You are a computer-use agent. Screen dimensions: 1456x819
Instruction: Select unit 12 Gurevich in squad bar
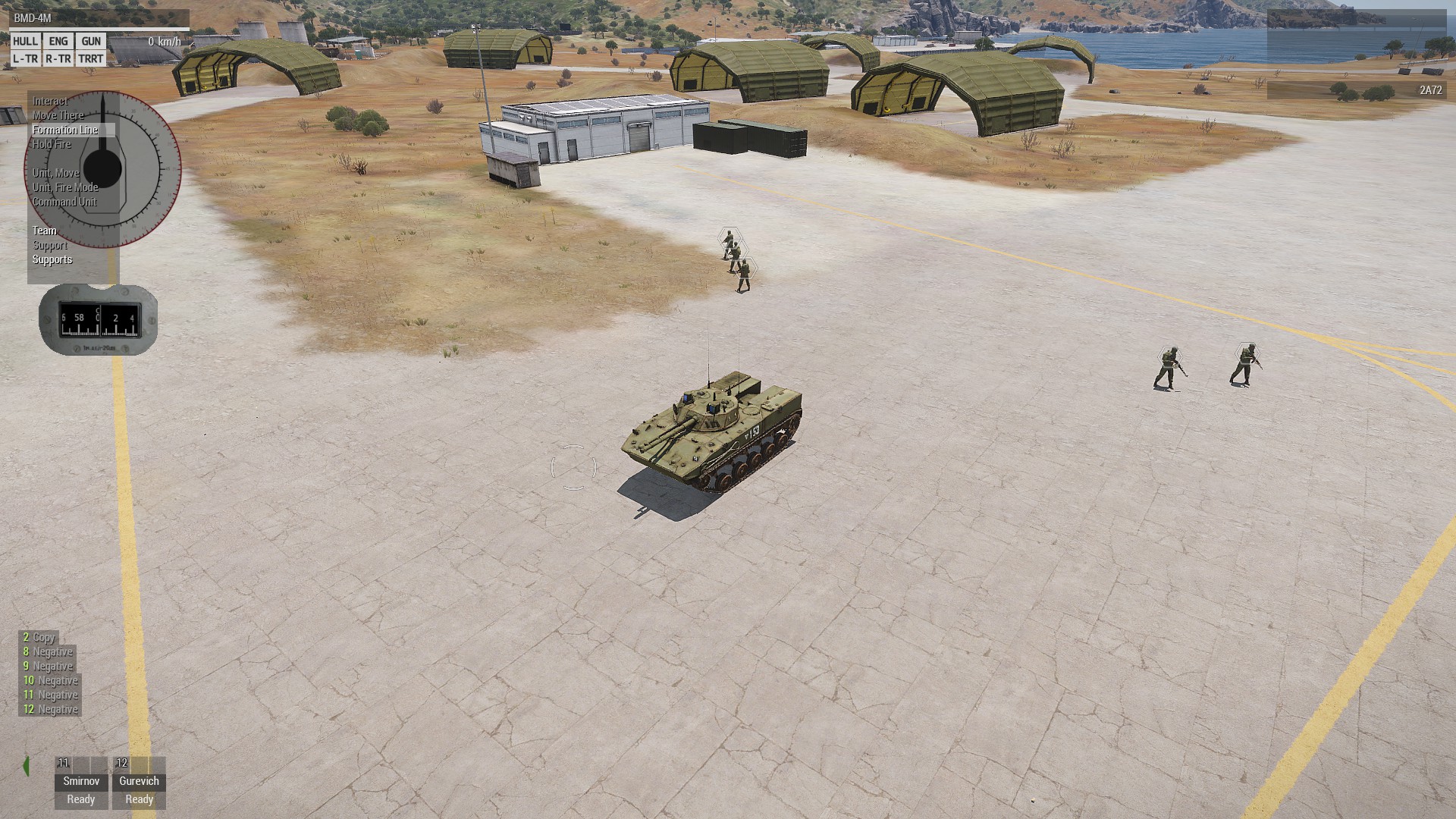pos(139,783)
